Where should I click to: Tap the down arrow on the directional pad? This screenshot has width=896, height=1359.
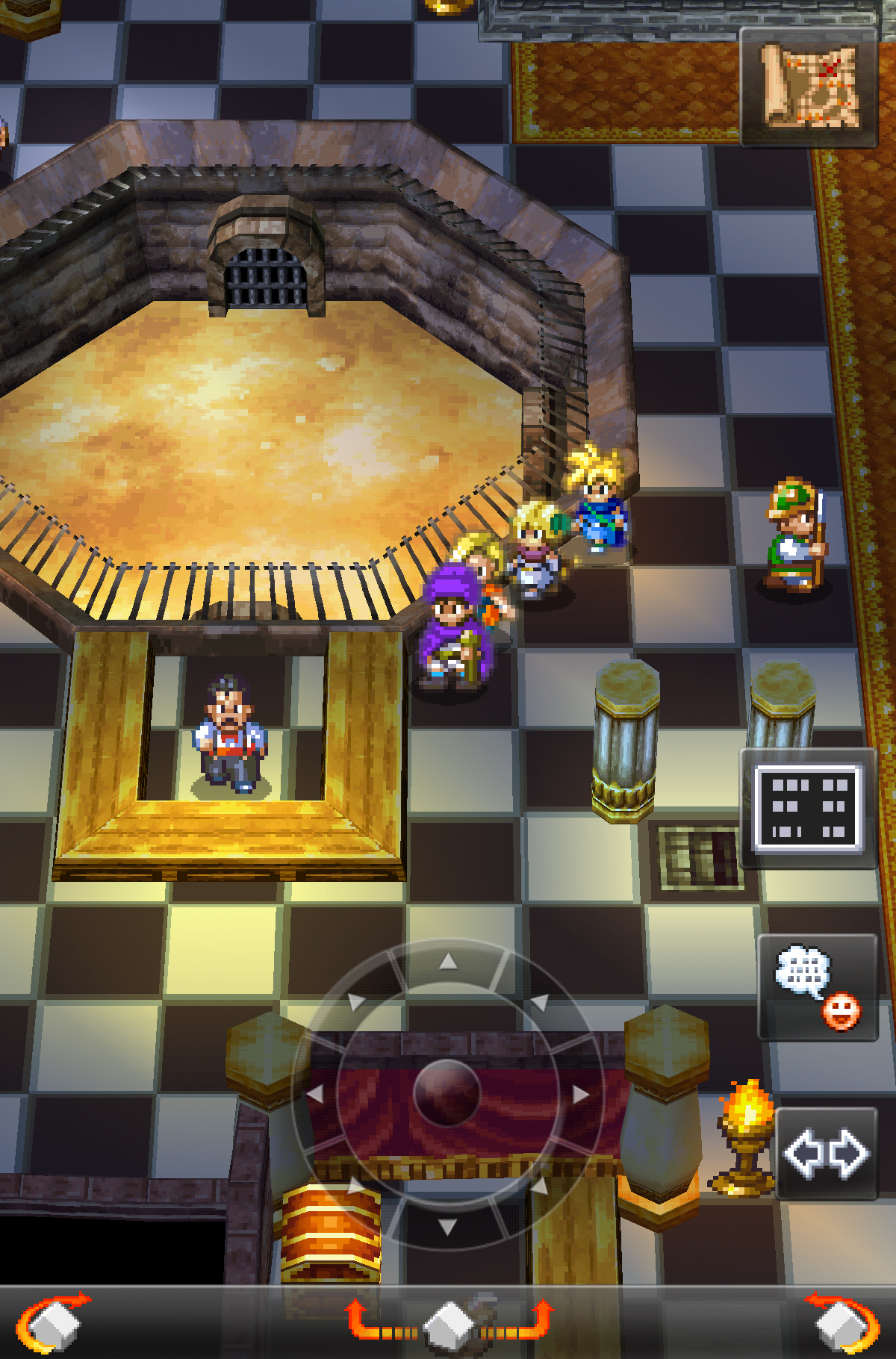click(x=447, y=1226)
